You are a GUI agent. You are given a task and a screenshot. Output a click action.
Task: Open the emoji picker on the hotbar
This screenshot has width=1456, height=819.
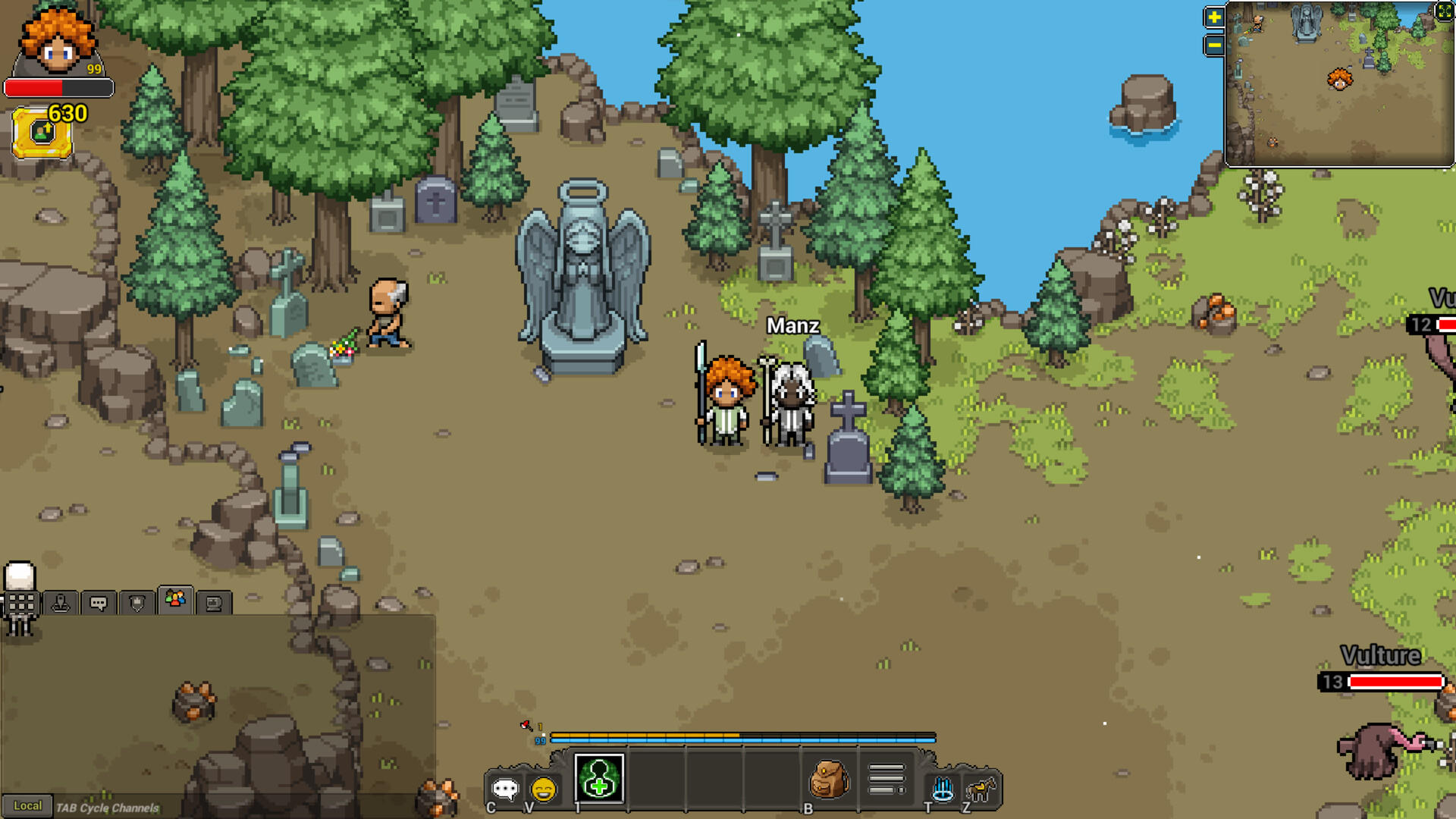(543, 787)
